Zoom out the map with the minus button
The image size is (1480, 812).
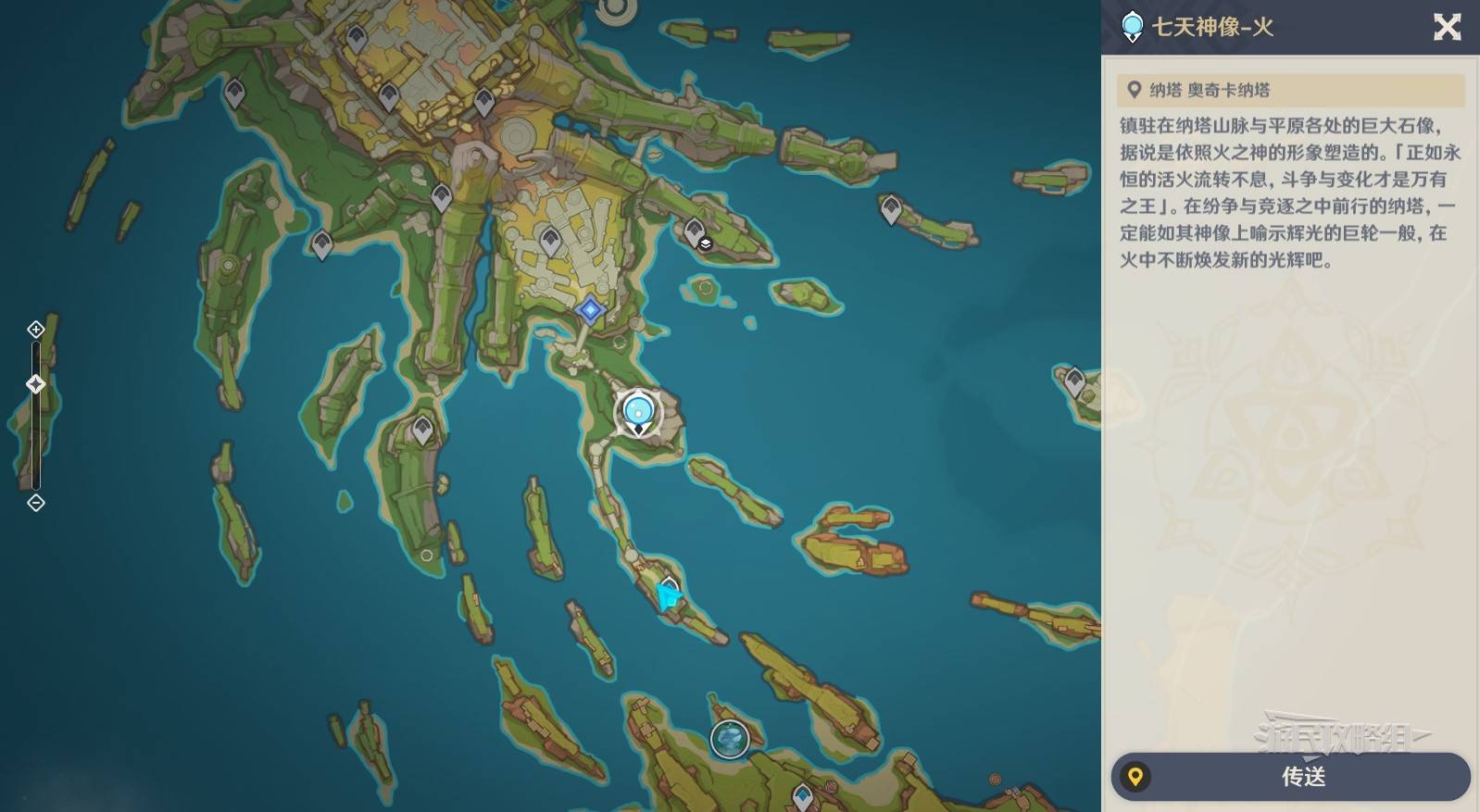(x=36, y=503)
